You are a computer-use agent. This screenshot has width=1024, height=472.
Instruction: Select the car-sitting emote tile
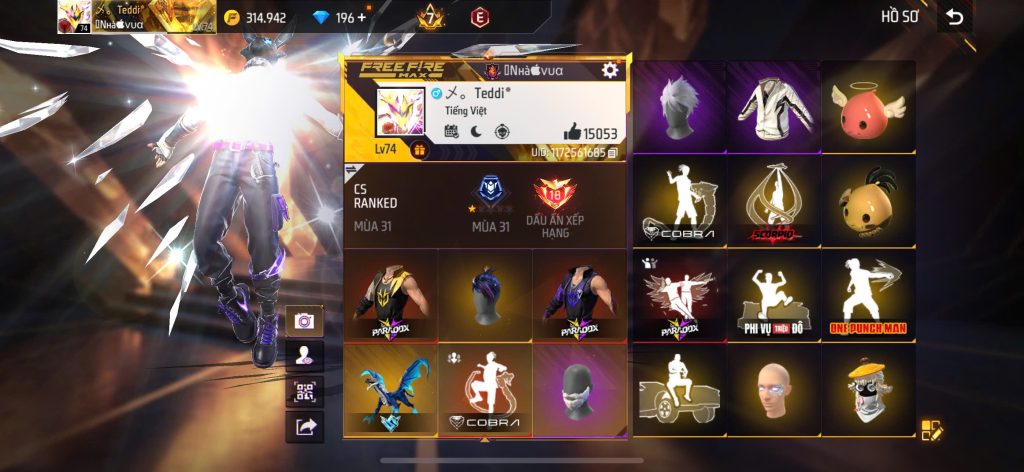point(680,390)
